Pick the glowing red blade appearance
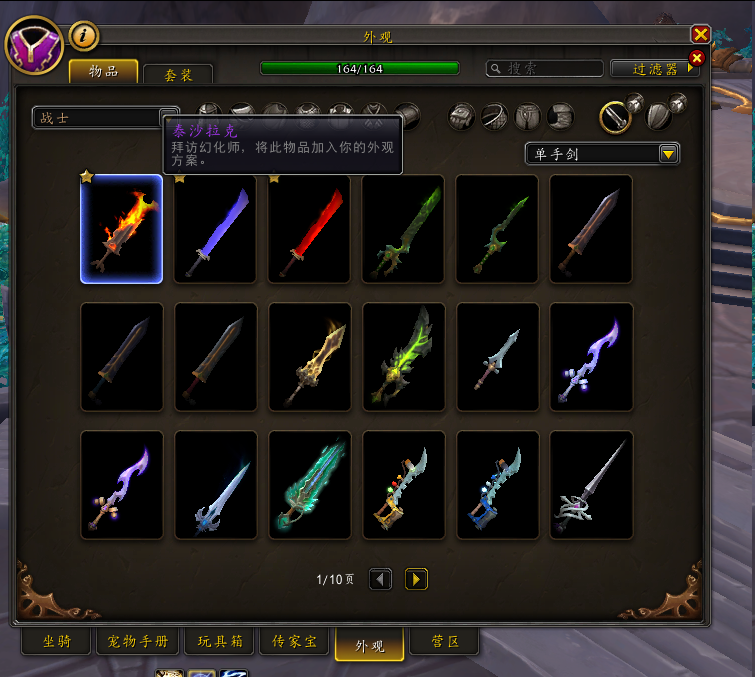The image size is (755, 677). click(x=310, y=229)
